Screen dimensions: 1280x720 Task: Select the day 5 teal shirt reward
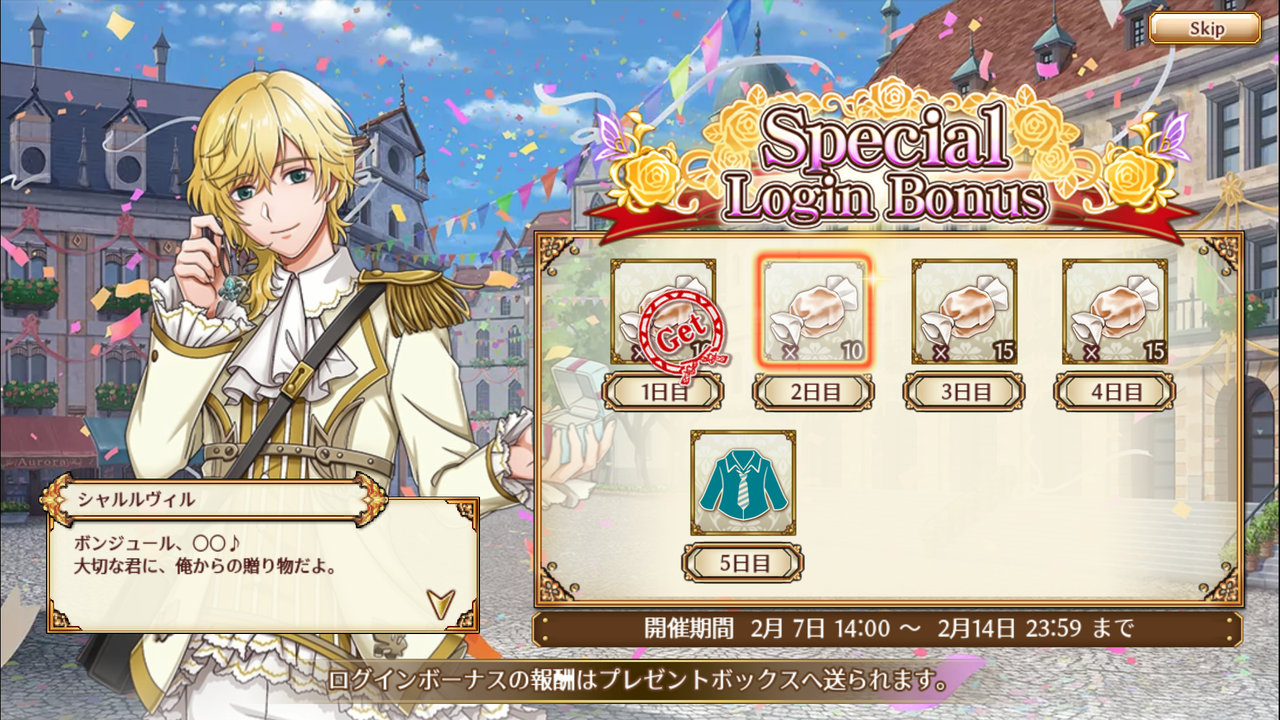coord(743,482)
